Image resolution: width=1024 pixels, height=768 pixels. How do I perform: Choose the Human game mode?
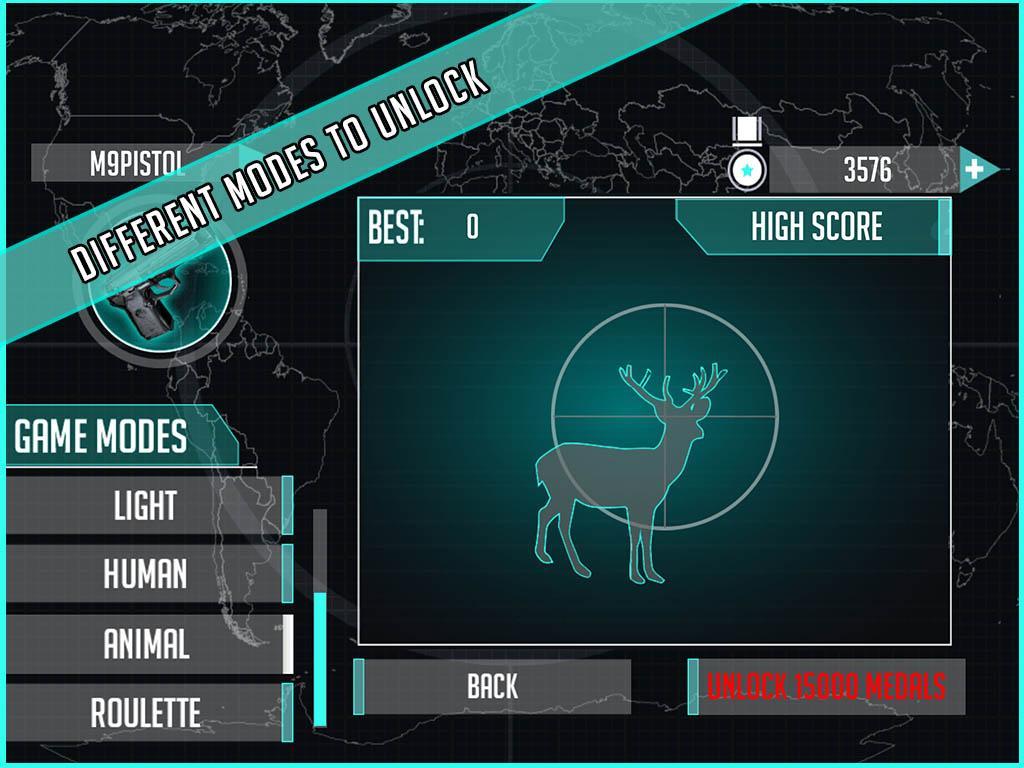(x=147, y=574)
